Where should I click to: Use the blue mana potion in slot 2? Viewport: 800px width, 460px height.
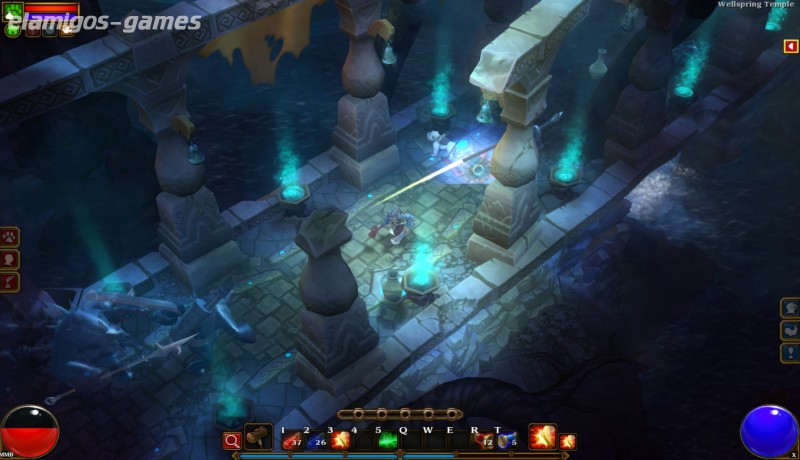point(316,440)
